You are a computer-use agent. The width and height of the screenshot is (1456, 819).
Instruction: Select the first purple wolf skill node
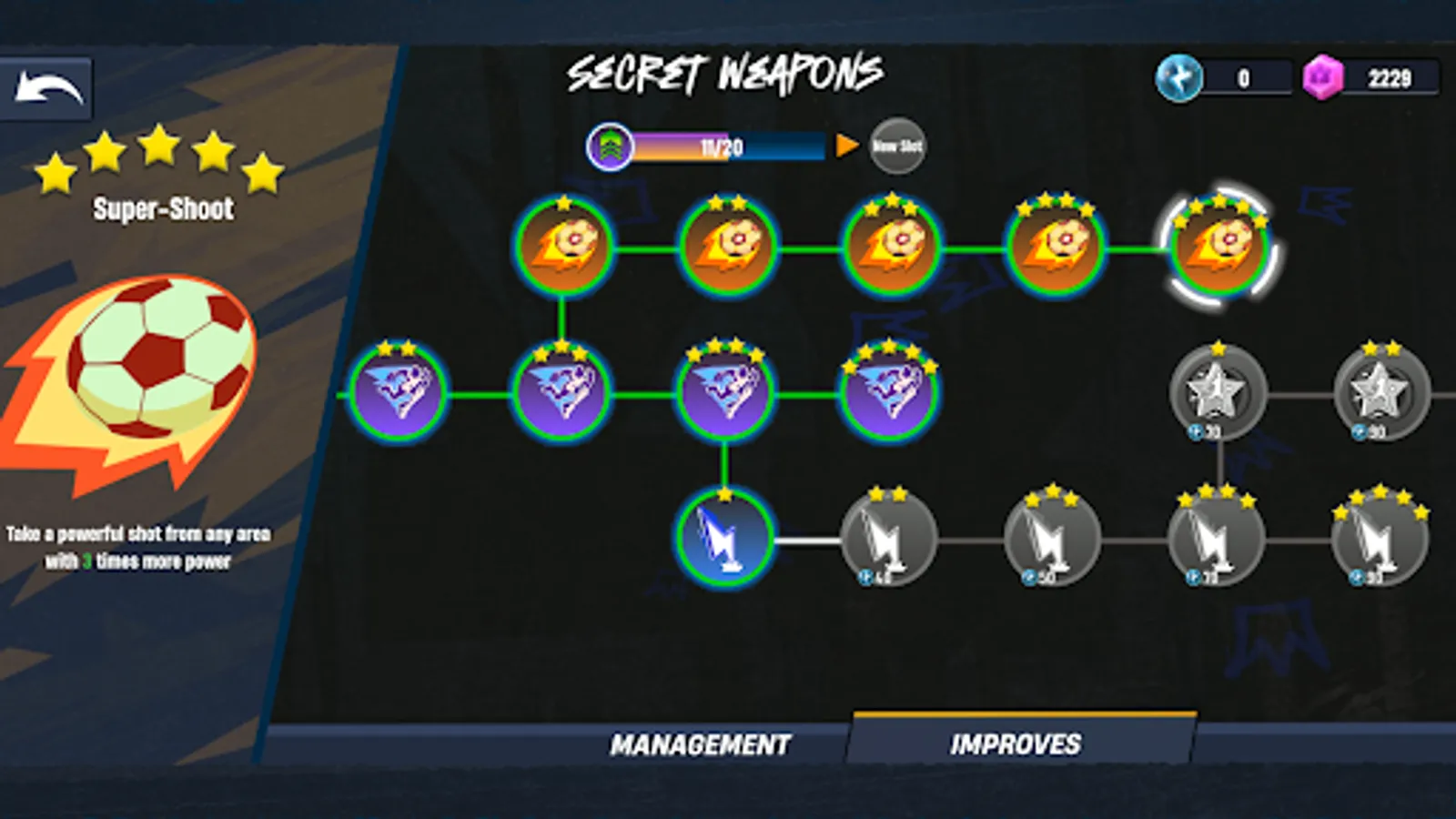click(x=400, y=394)
